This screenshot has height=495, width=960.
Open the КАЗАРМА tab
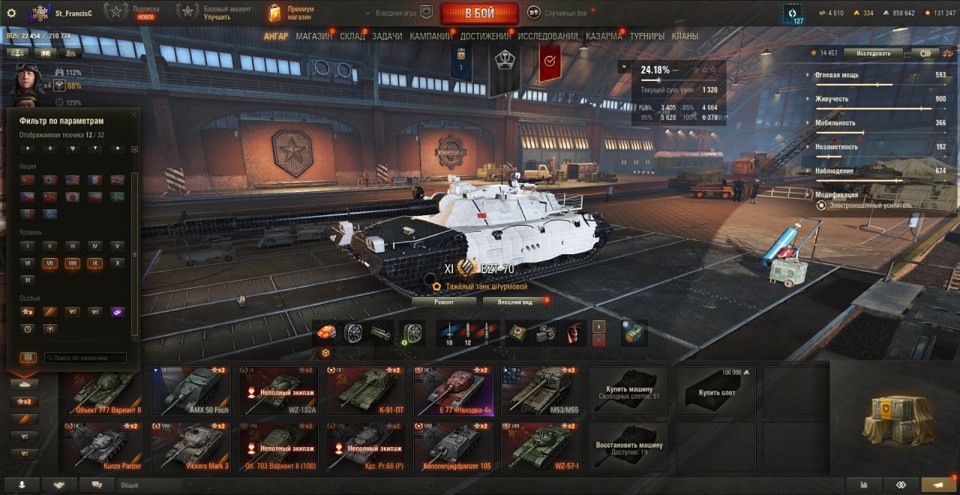point(605,37)
